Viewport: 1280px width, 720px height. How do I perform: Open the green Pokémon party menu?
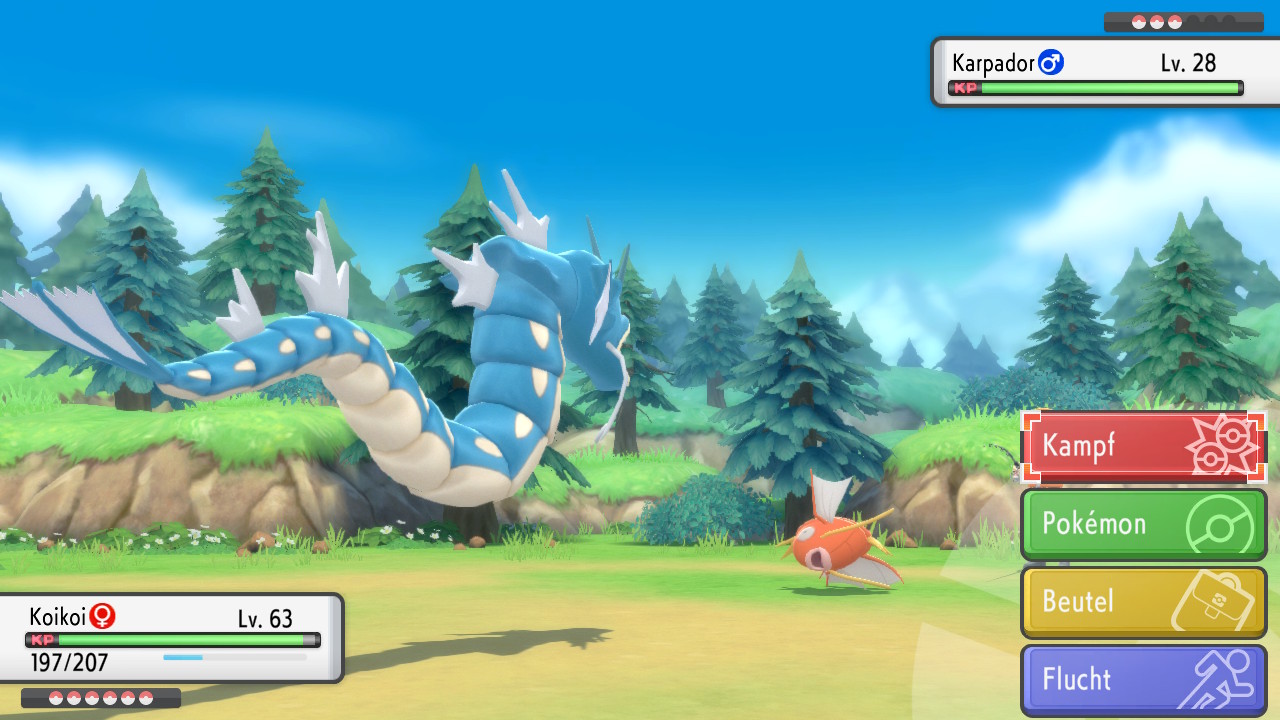(x=1143, y=523)
